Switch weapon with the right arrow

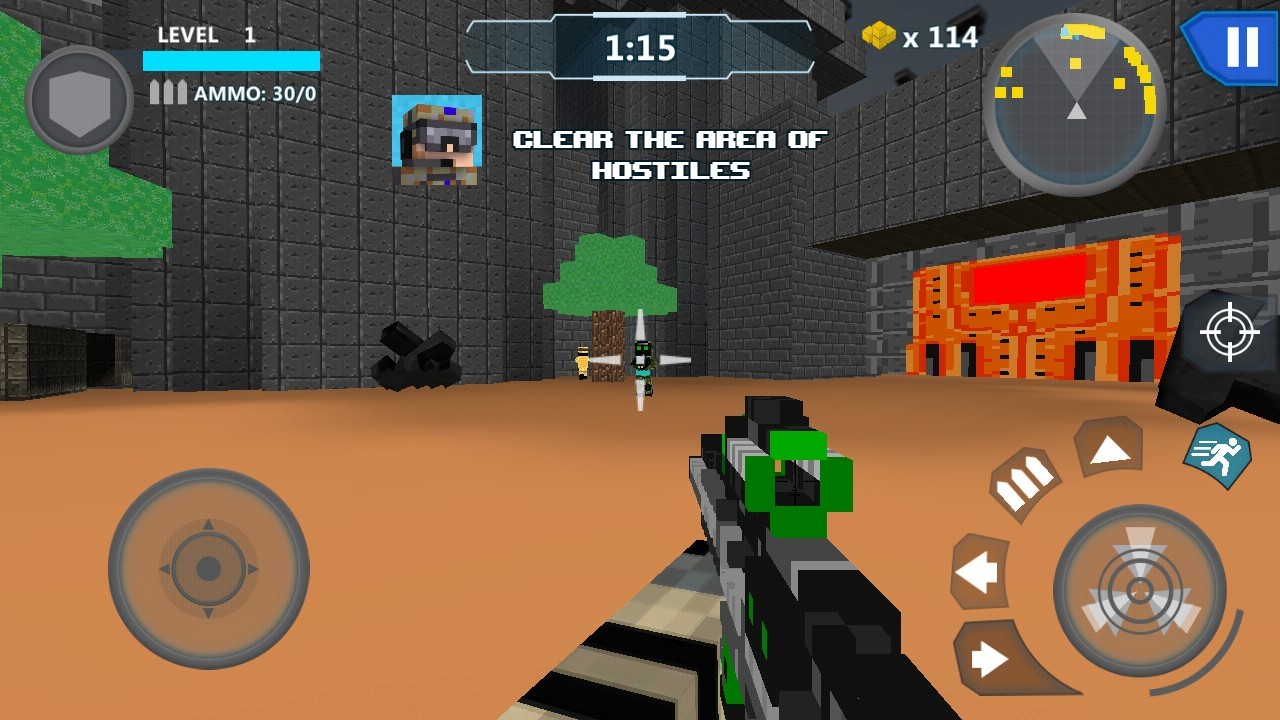[989, 657]
